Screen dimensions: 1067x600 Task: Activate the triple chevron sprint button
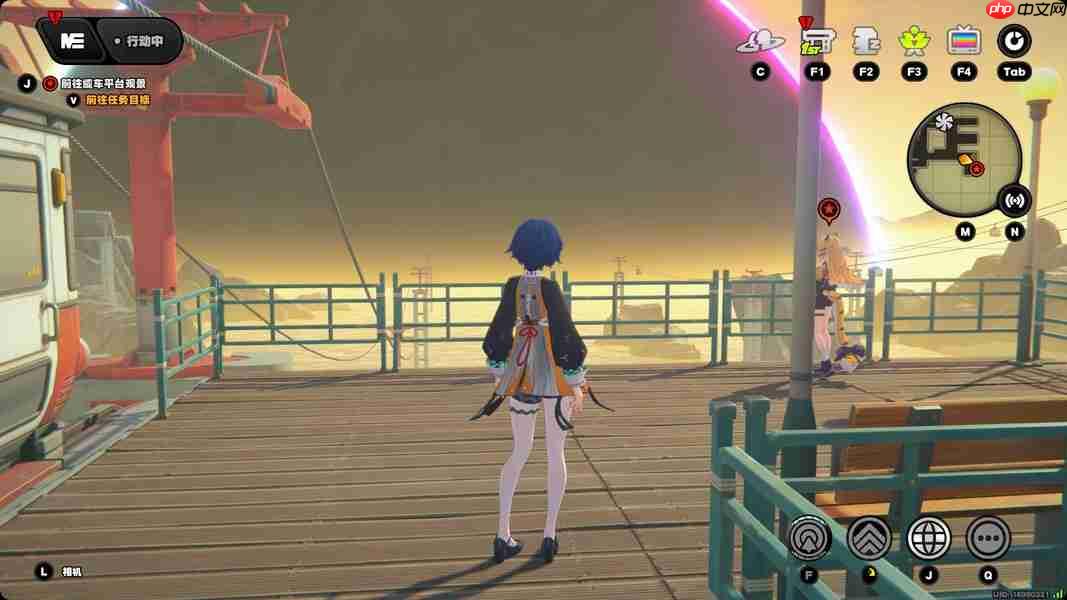pyautogui.click(x=869, y=538)
